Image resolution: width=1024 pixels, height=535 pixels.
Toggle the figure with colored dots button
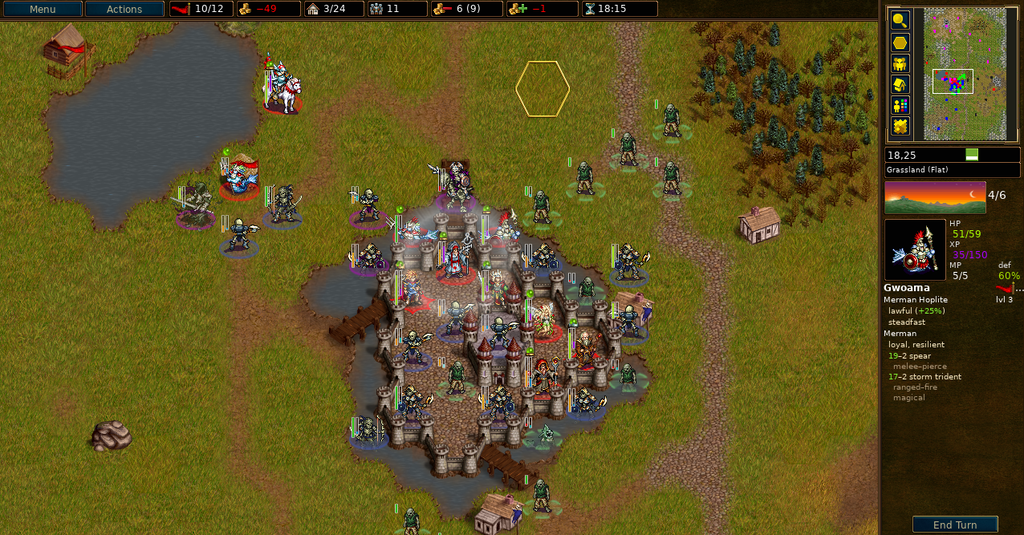[900, 105]
